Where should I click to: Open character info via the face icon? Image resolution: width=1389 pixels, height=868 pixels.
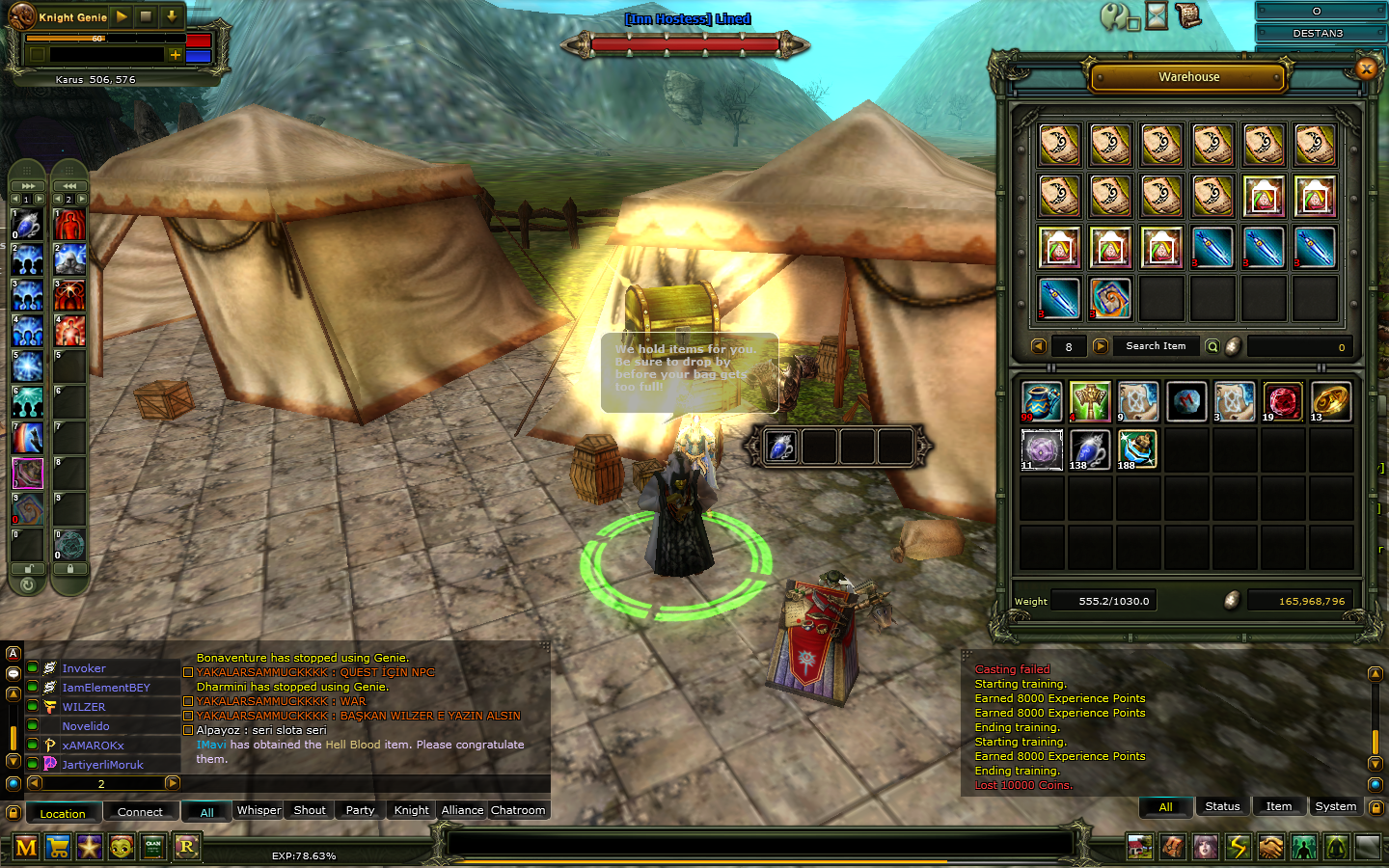point(1206,846)
